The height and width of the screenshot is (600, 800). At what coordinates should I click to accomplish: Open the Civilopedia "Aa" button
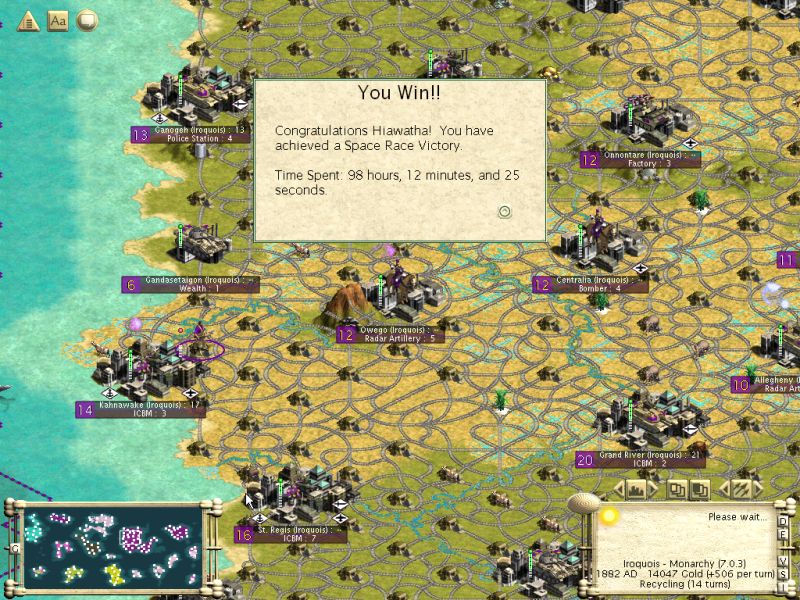coord(58,20)
